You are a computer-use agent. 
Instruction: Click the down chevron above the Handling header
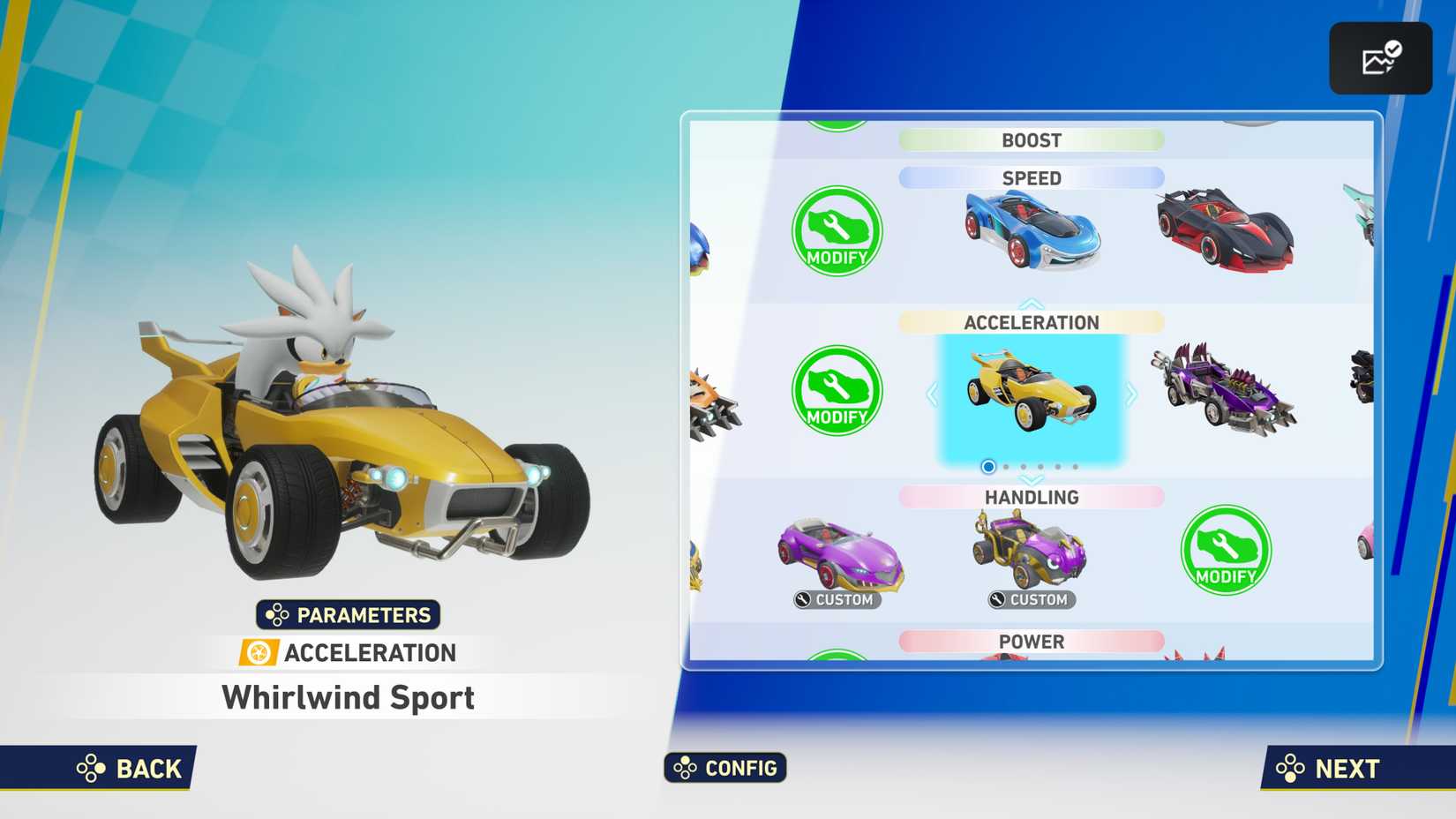[1030, 477]
